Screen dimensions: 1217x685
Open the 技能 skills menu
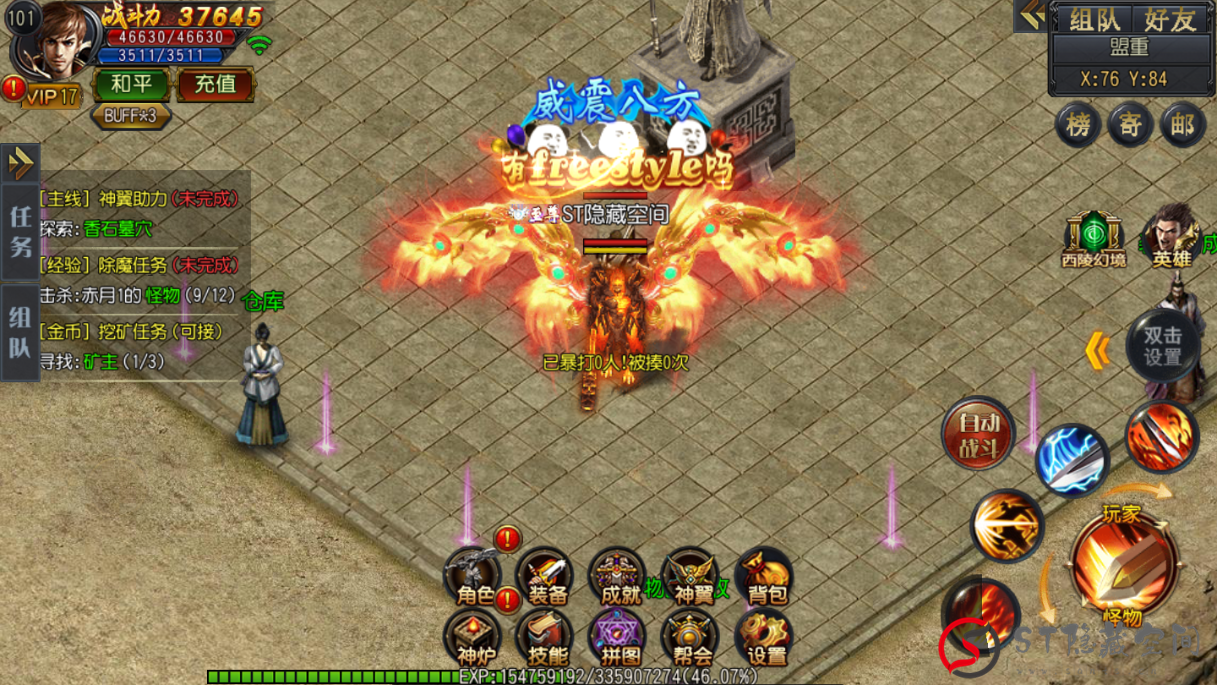tap(546, 640)
